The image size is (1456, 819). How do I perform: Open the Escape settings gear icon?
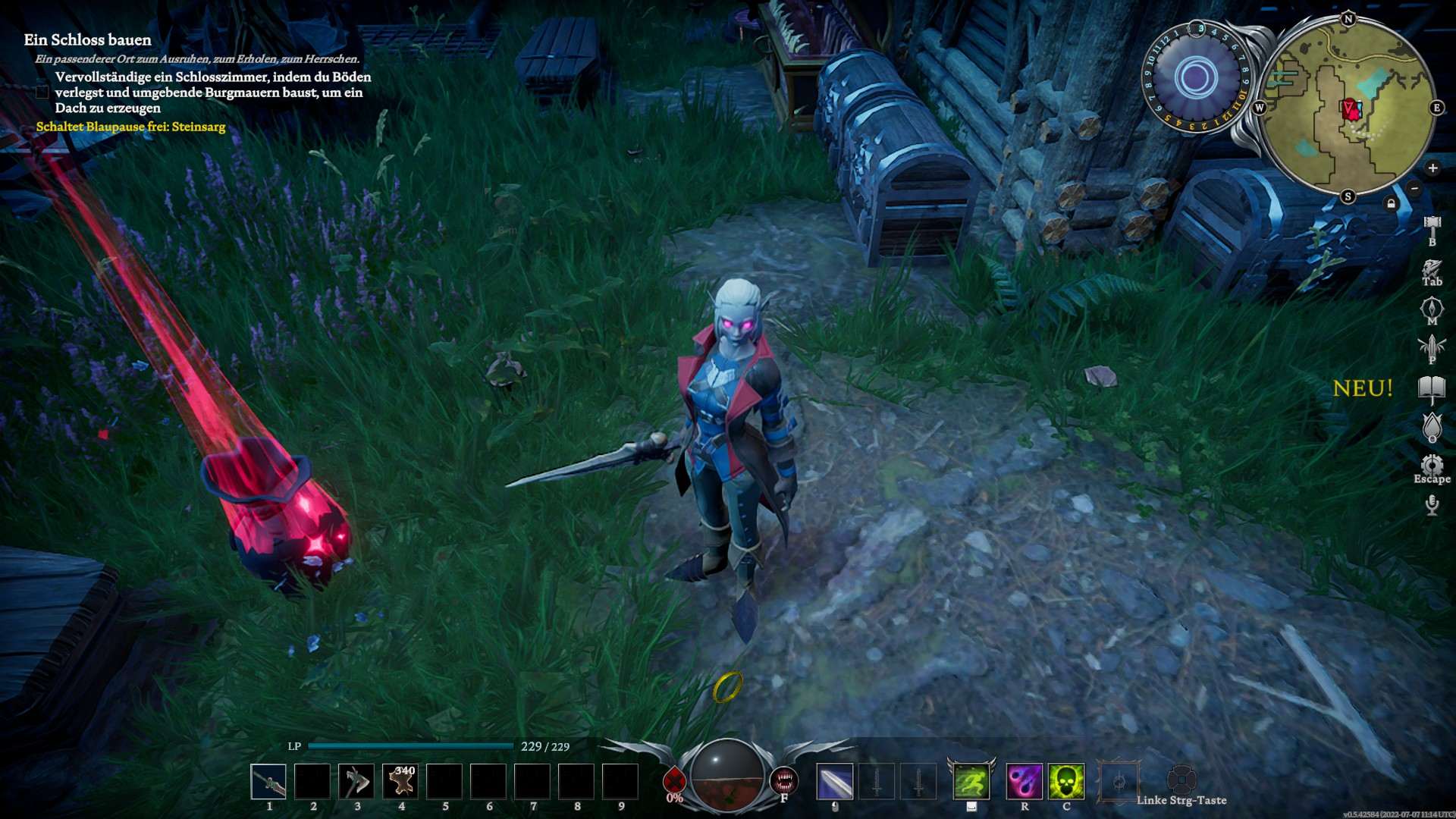tap(1432, 466)
